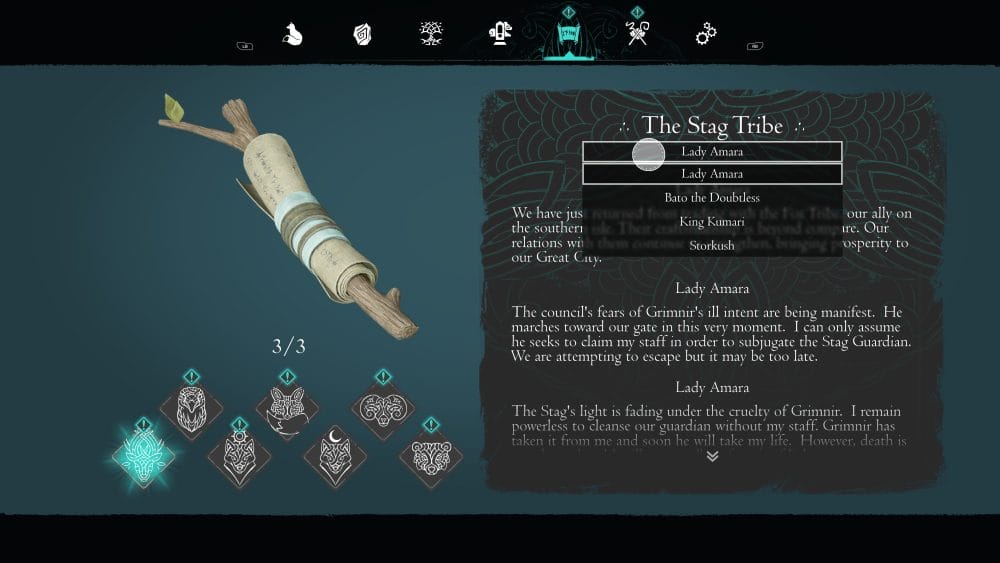Switch to the fox tab in top bar

click(x=292, y=35)
